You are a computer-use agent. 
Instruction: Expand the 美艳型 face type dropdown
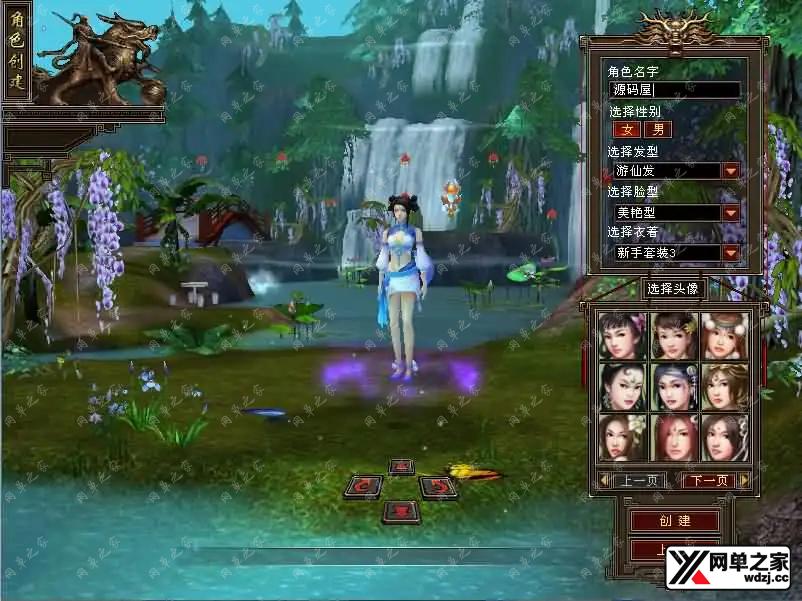click(x=731, y=212)
